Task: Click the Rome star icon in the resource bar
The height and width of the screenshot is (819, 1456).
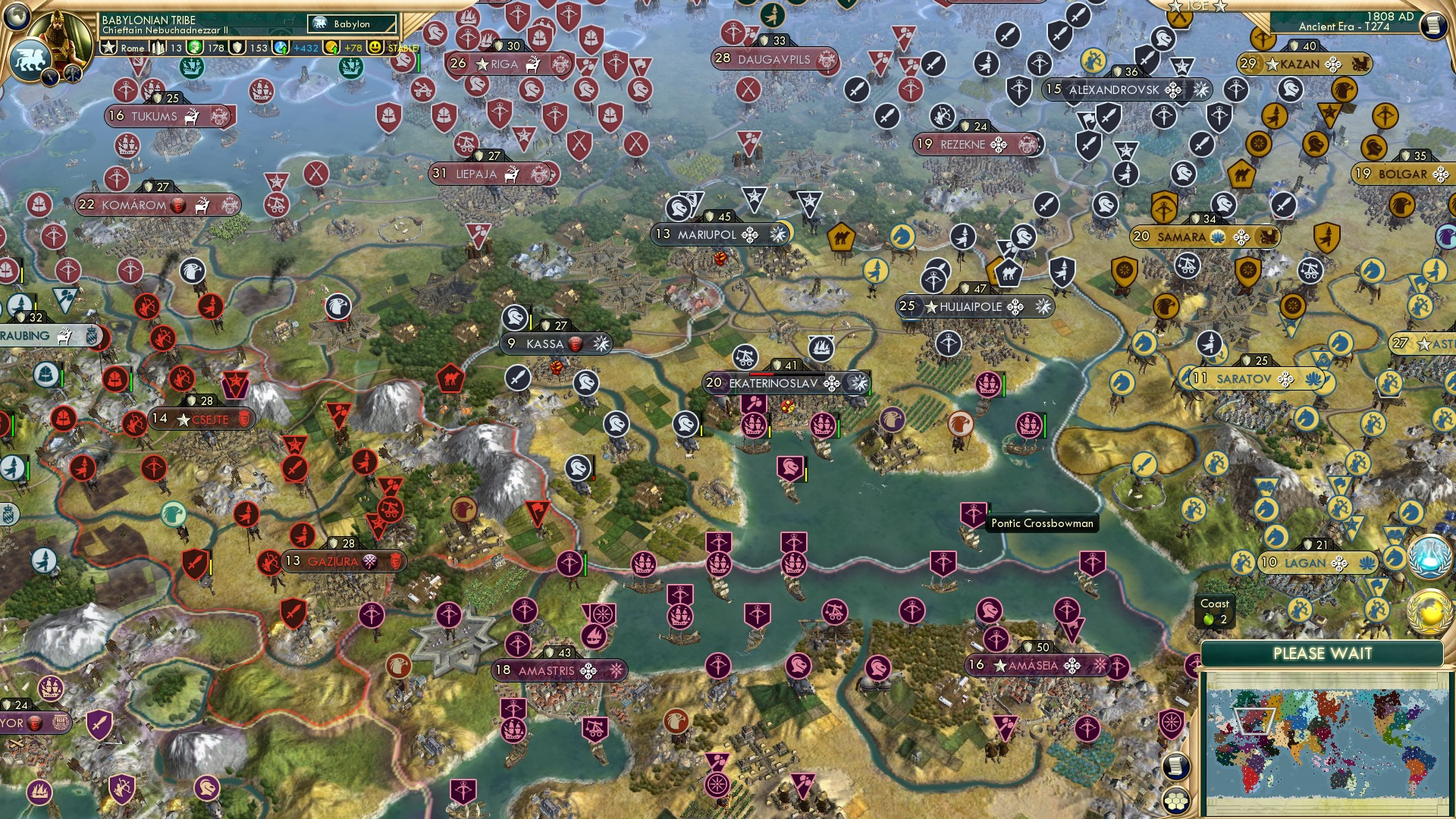Action: [x=108, y=47]
